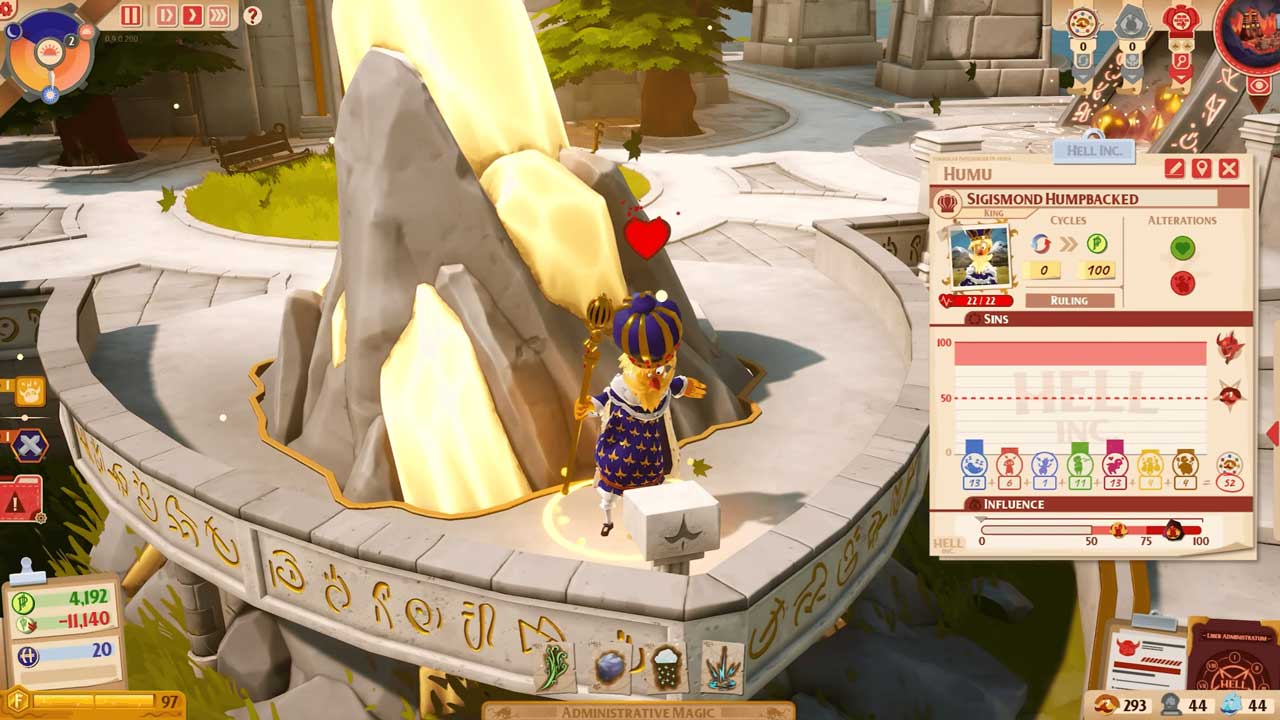The image size is (1280, 720).
Task: Open Sigismond's portrait thumbnail
Action: (x=979, y=257)
